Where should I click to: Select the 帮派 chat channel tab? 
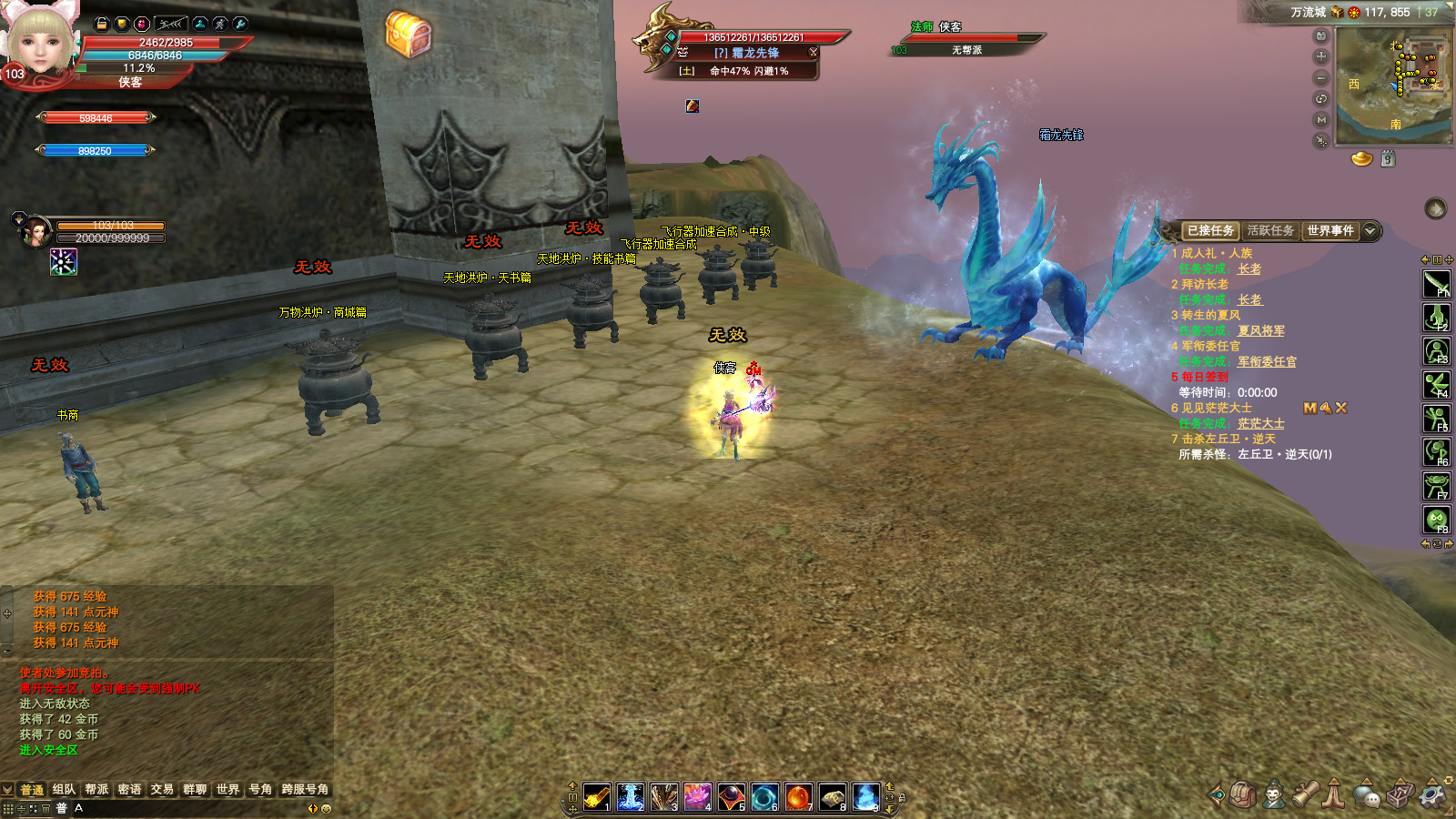(96, 790)
